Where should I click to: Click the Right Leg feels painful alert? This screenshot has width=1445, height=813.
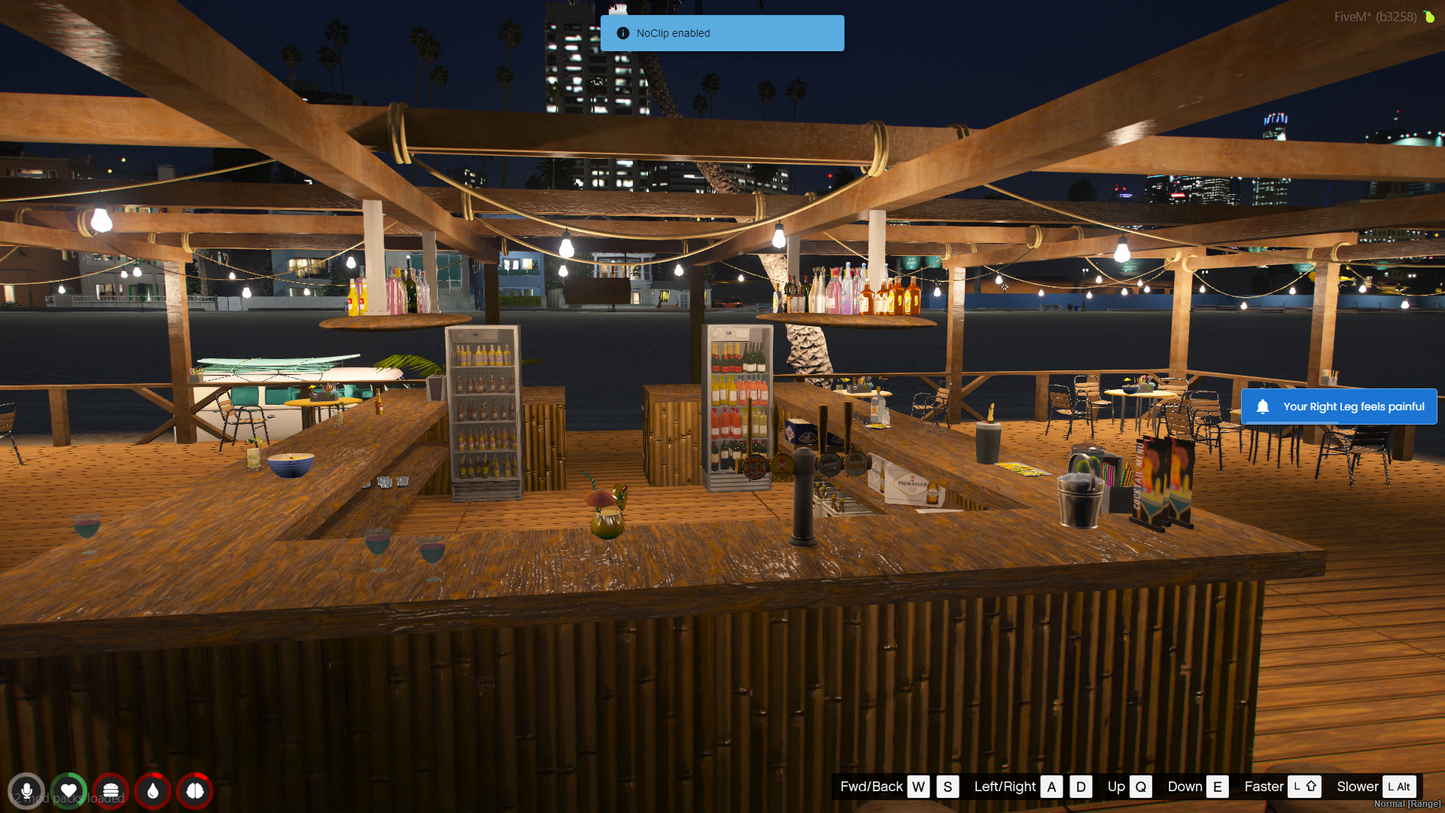[1339, 407]
